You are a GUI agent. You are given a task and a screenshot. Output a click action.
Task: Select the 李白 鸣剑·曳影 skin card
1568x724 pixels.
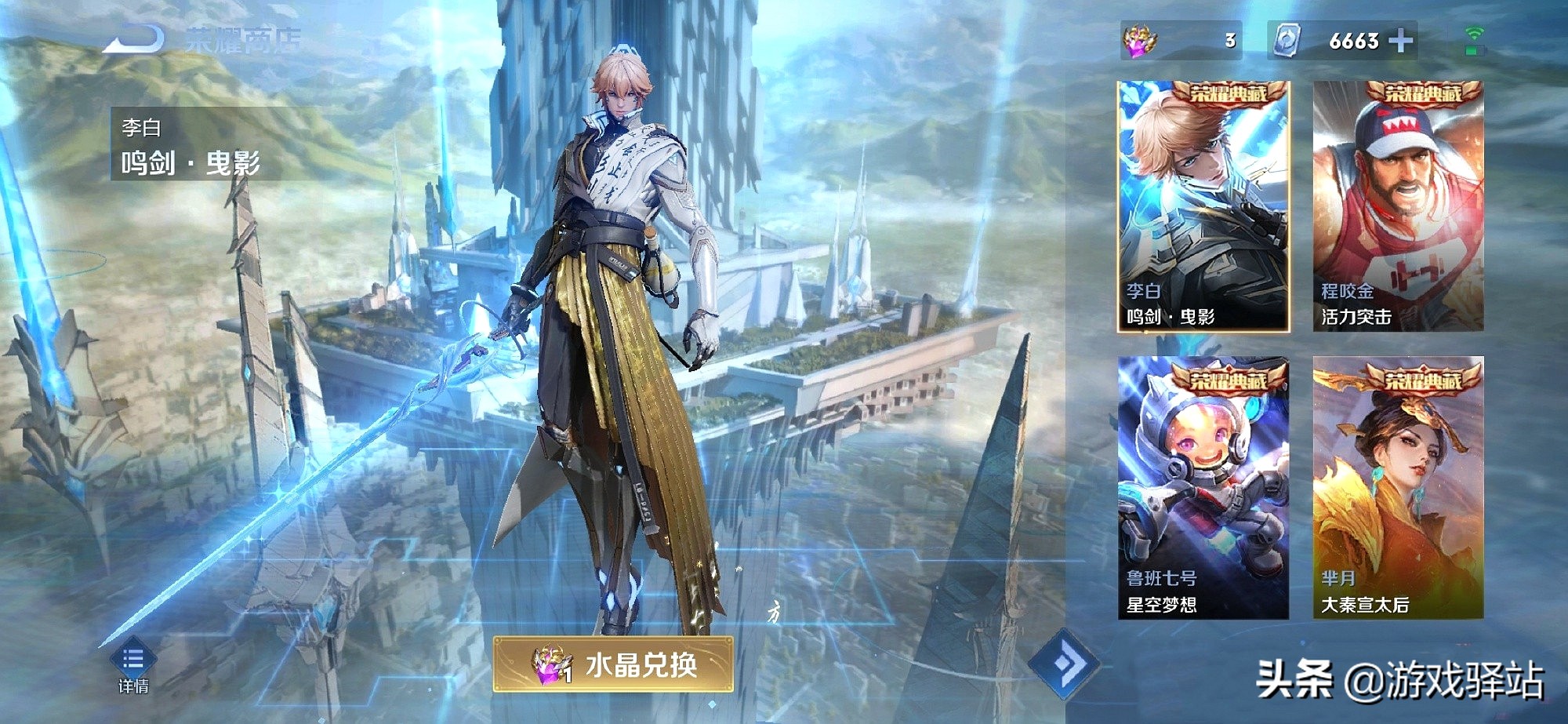[x=1203, y=206]
